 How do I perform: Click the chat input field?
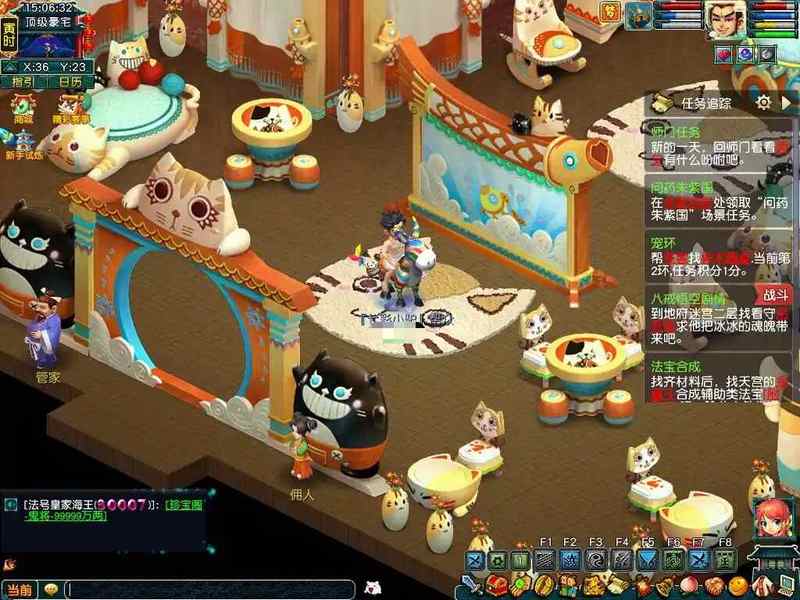210,589
